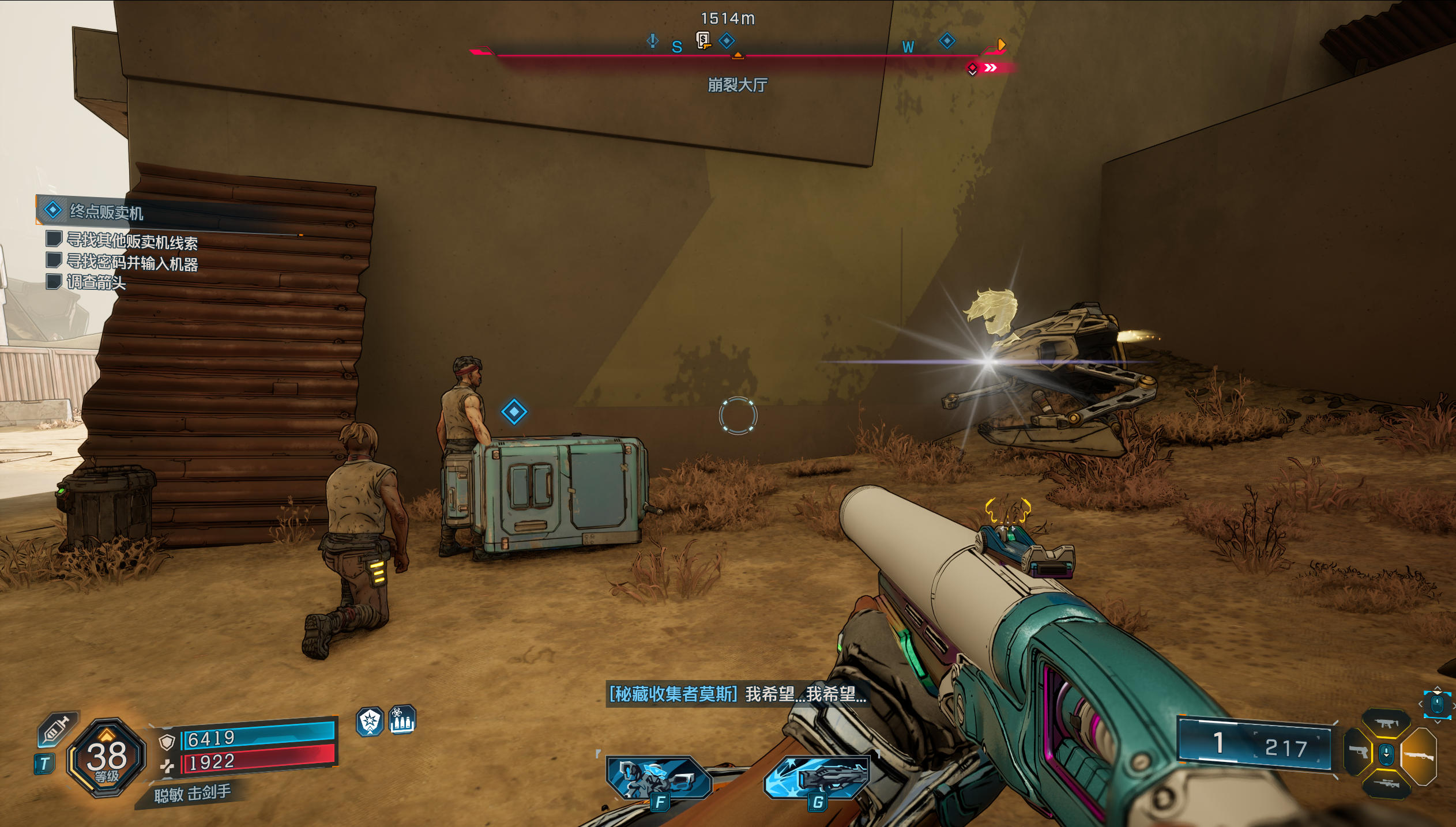
Task: Activate the action skill icon labeled F
Action: coord(658,778)
